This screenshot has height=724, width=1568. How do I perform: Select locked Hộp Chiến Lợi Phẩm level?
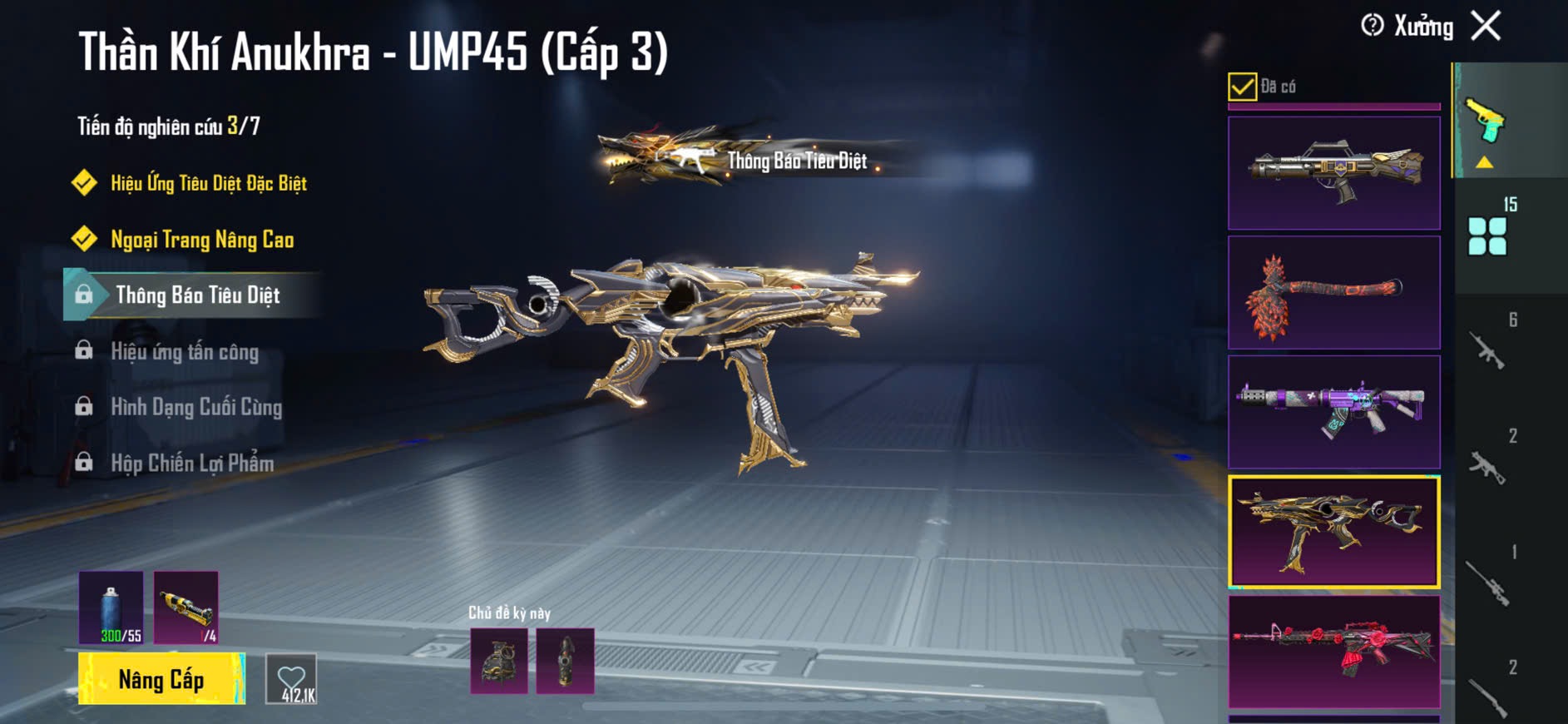click(x=192, y=464)
